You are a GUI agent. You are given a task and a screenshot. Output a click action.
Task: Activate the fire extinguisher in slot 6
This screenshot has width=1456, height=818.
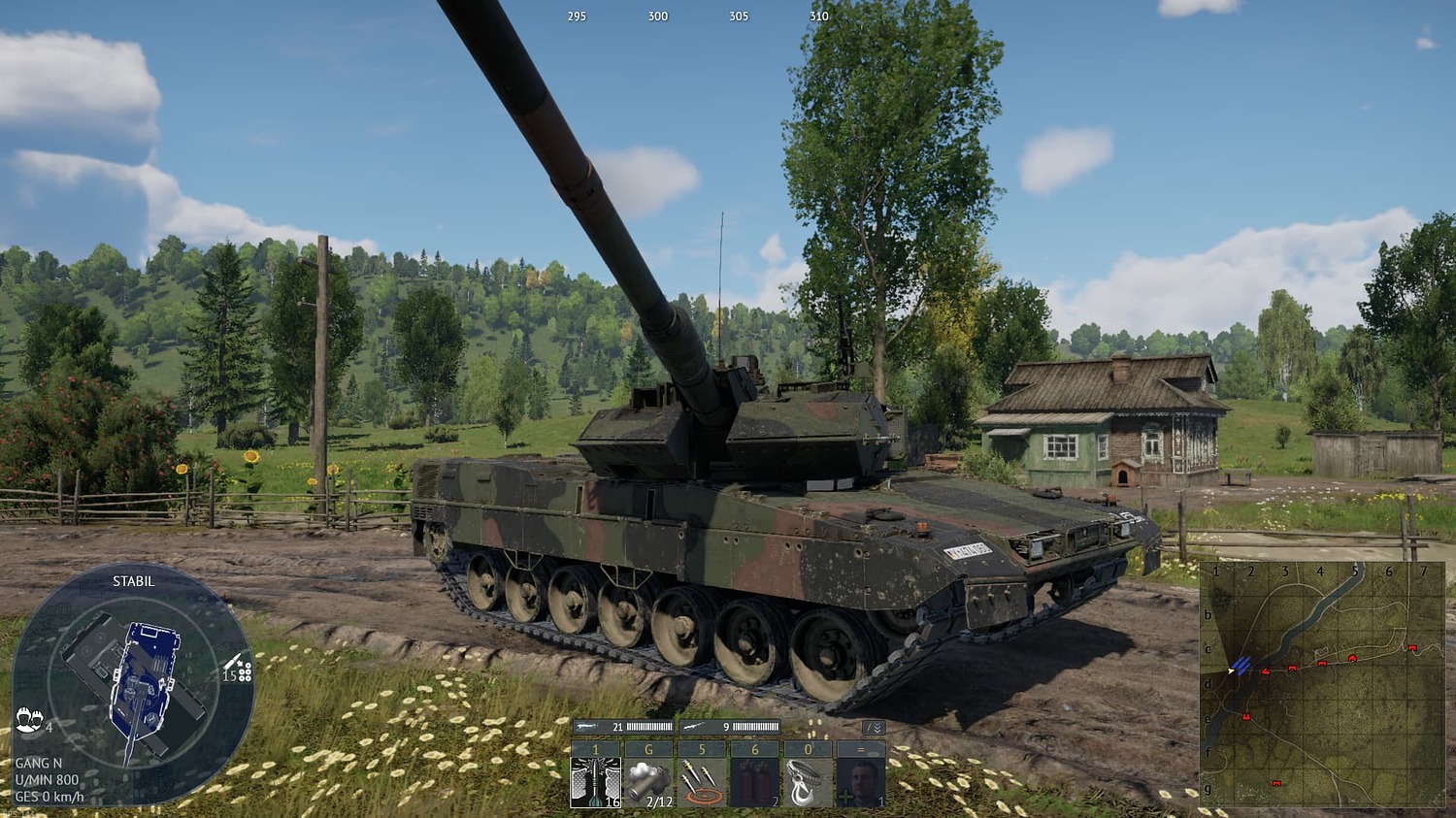pos(754,782)
